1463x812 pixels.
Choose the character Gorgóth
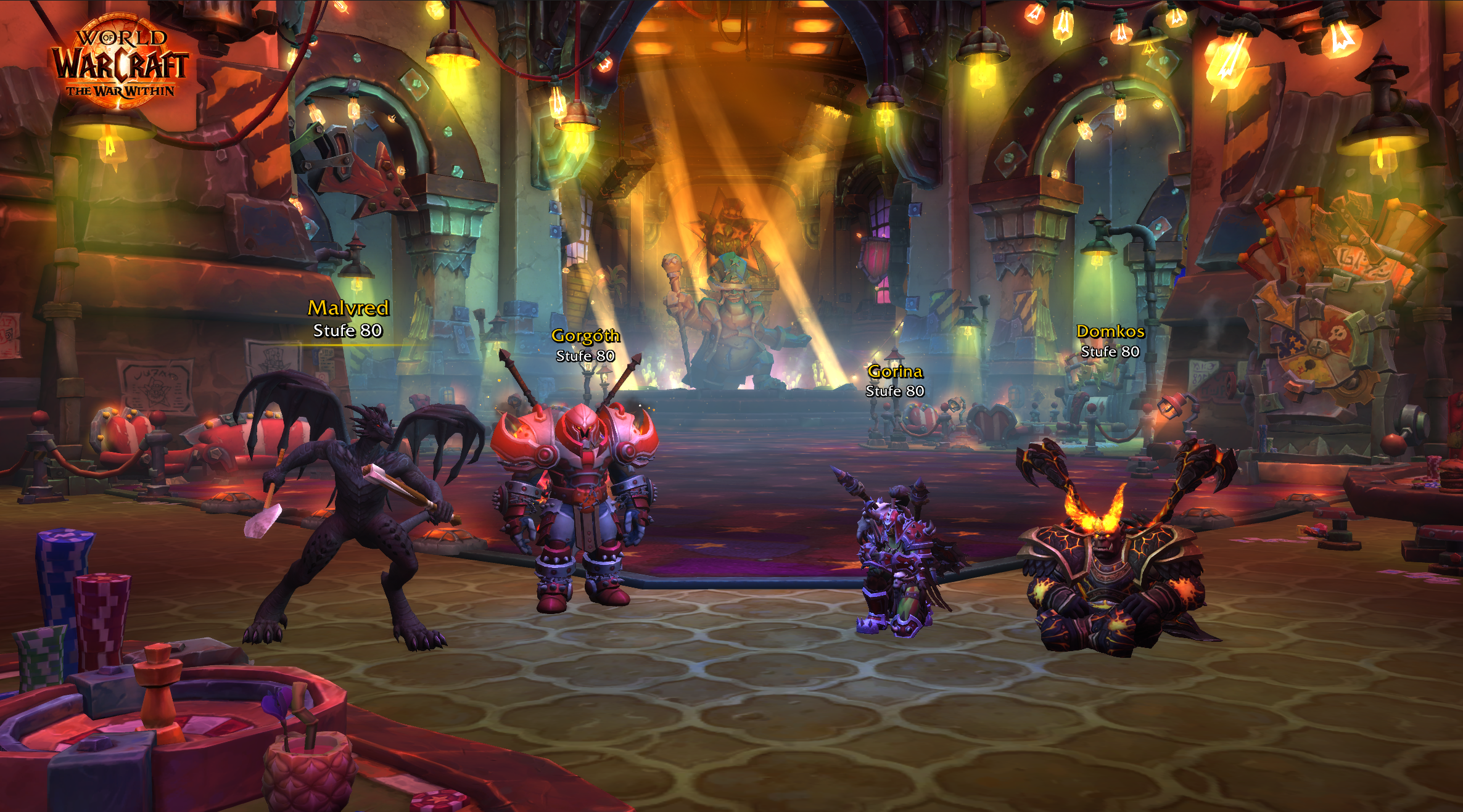point(577,499)
